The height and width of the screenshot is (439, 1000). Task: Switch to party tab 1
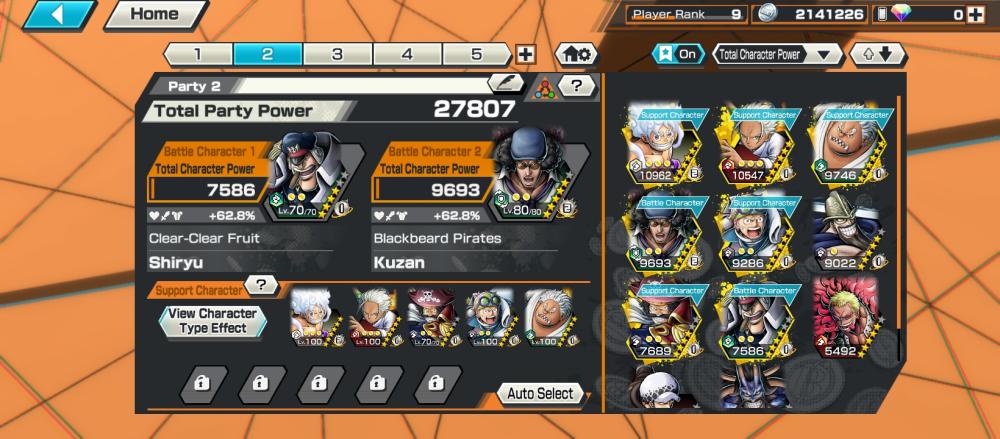coord(197,54)
